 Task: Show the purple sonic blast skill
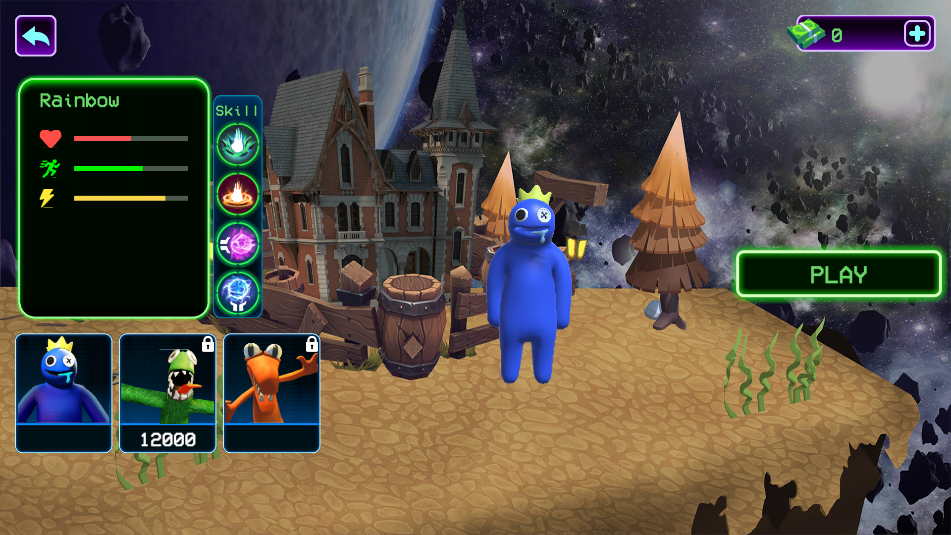[238, 243]
